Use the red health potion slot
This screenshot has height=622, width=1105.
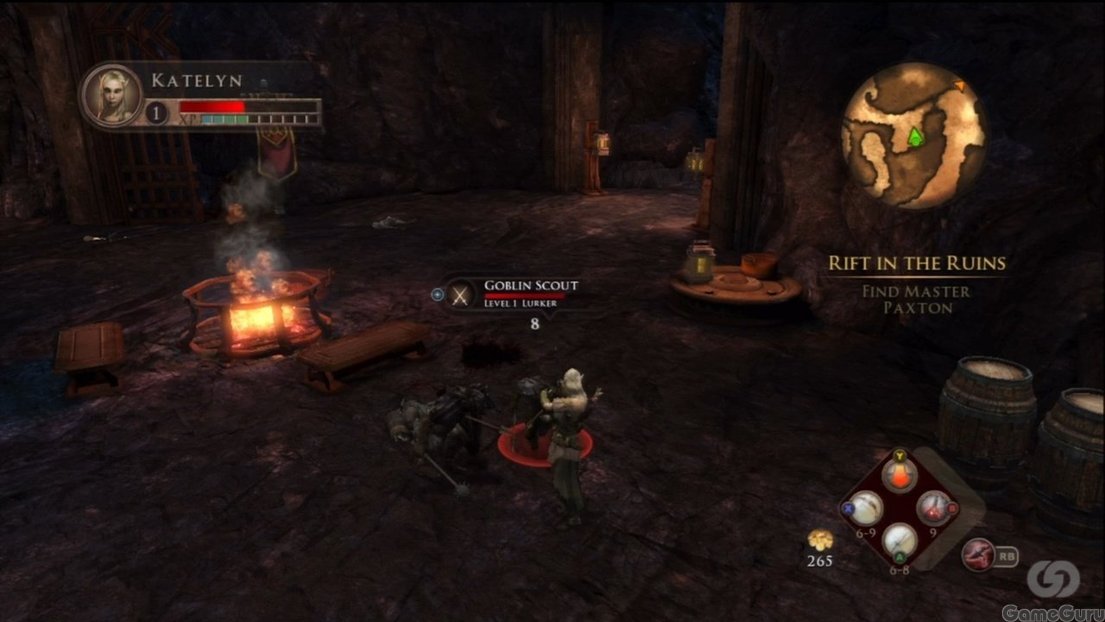899,475
